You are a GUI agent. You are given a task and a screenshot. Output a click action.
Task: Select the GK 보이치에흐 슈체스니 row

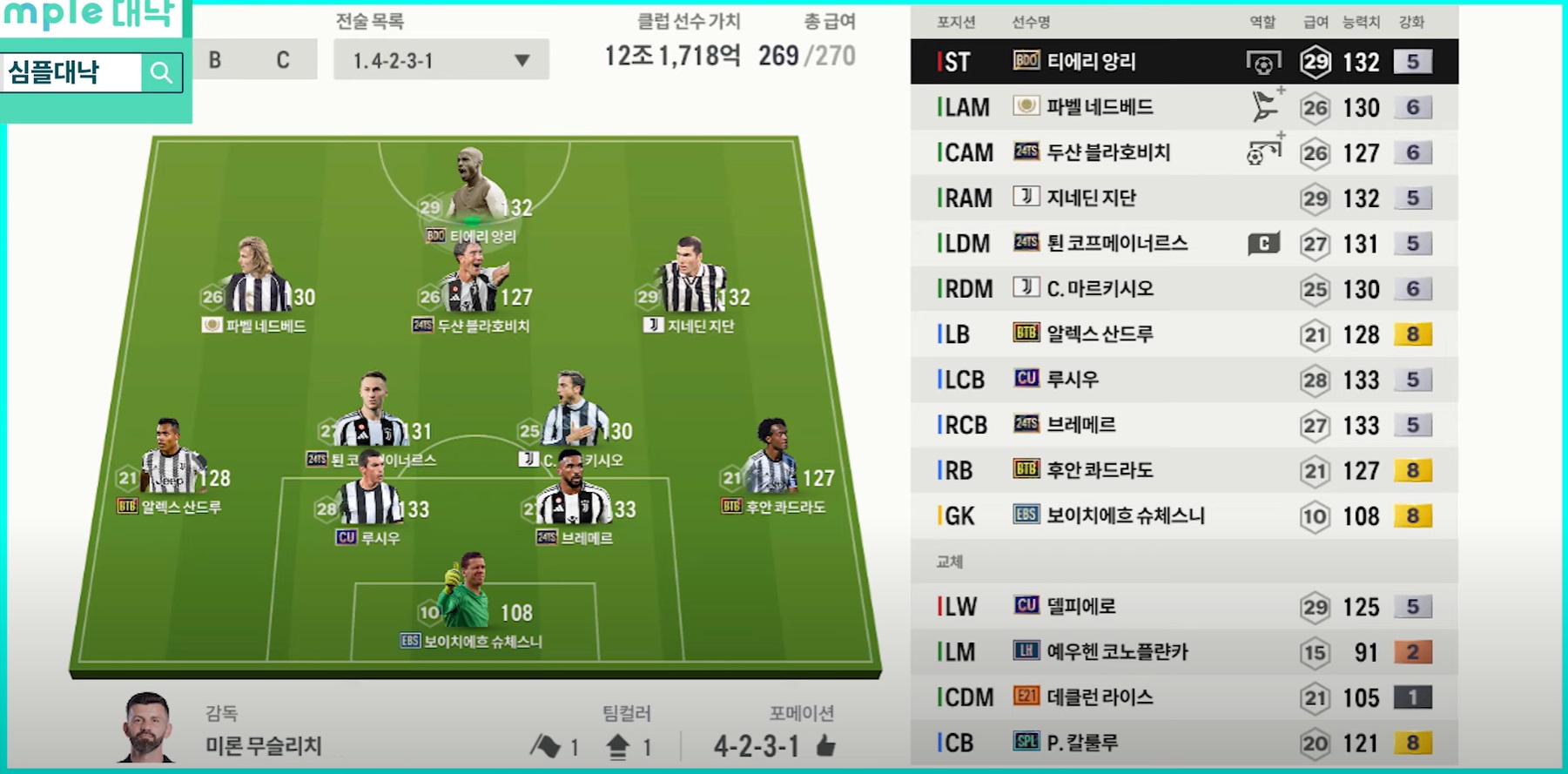(x=1184, y=515)
